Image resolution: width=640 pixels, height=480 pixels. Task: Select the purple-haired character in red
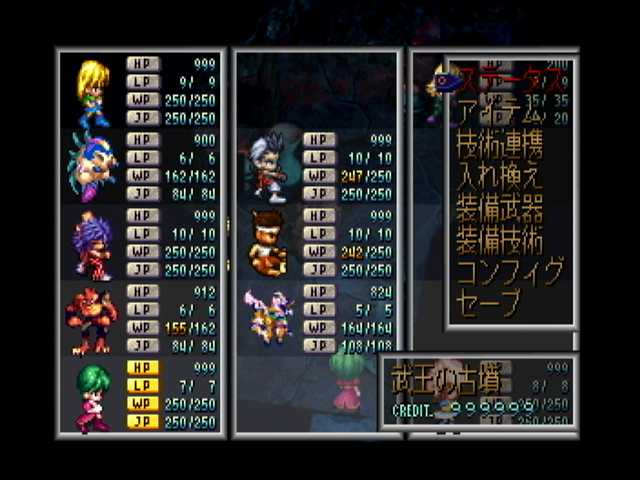point(92,244)
